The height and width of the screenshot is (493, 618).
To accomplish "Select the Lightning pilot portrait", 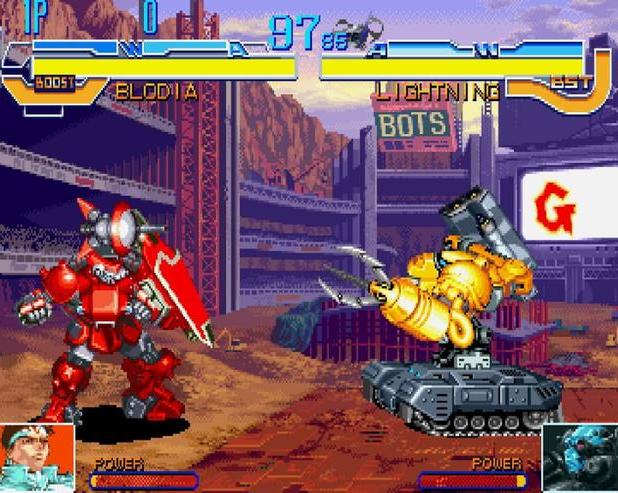I will pos(579,458).
